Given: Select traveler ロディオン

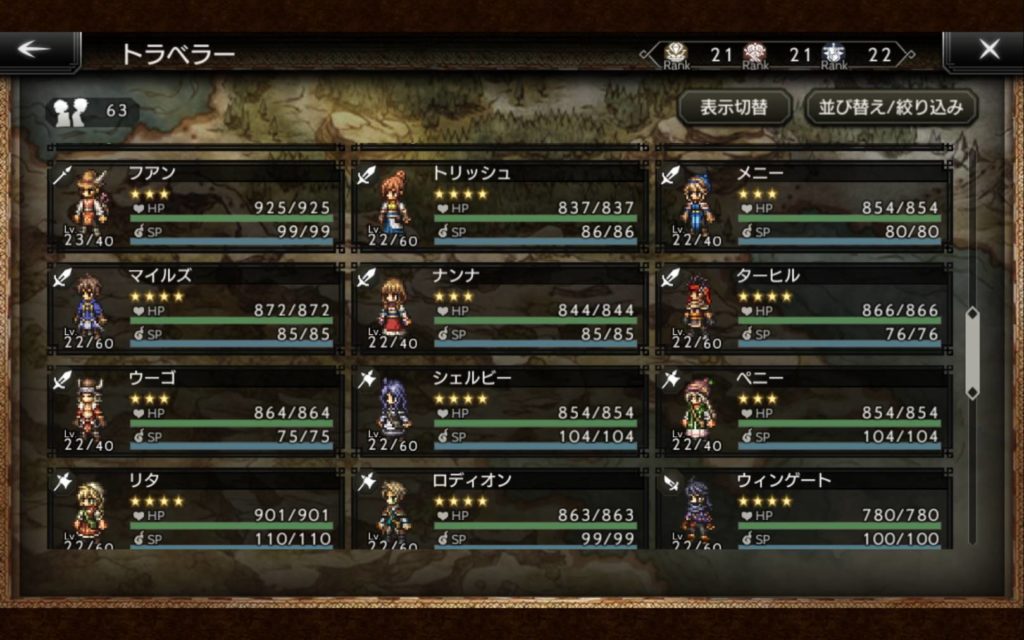Looking at the screenshot, I should [499, 508].
